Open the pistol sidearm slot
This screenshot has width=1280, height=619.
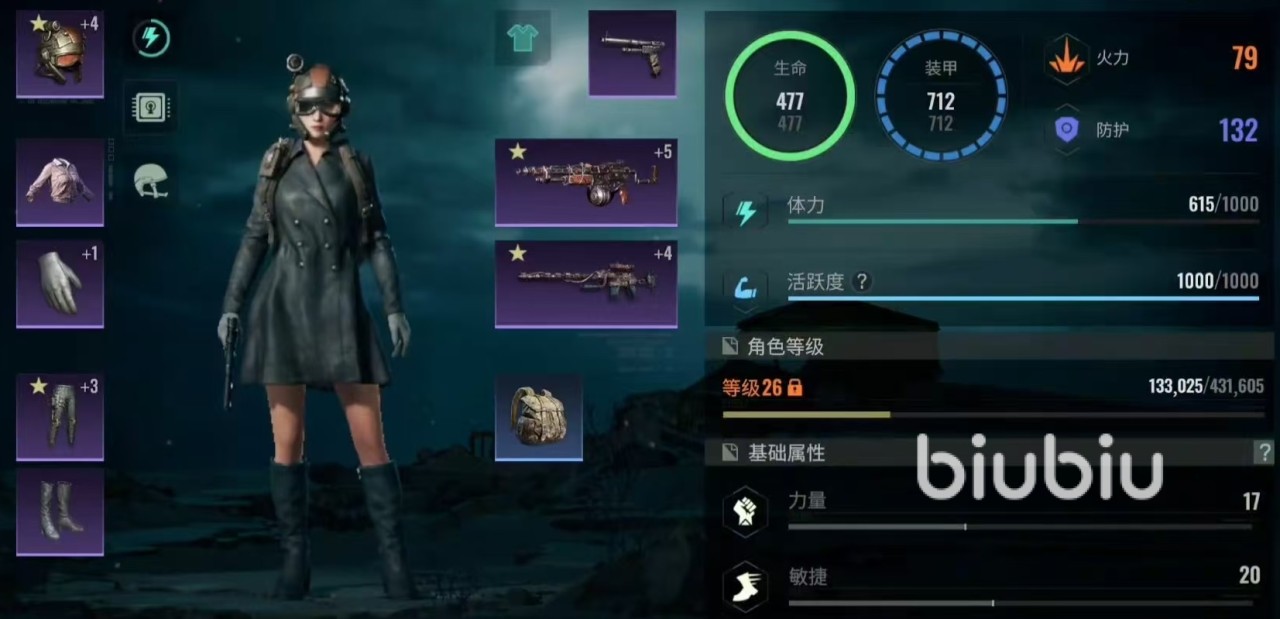632,53
